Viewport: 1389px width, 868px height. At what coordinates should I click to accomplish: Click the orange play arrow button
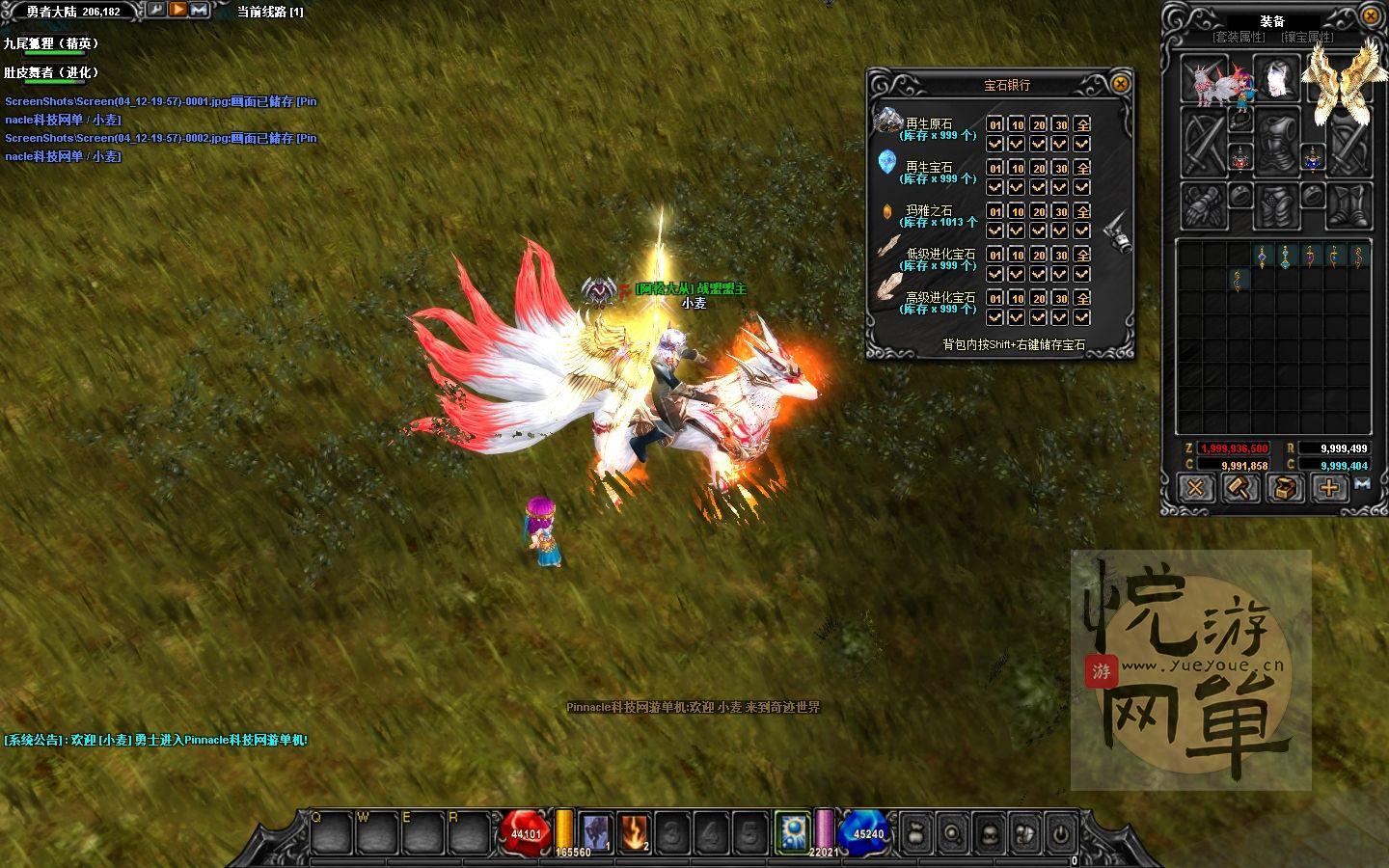(x=178, y=11)
